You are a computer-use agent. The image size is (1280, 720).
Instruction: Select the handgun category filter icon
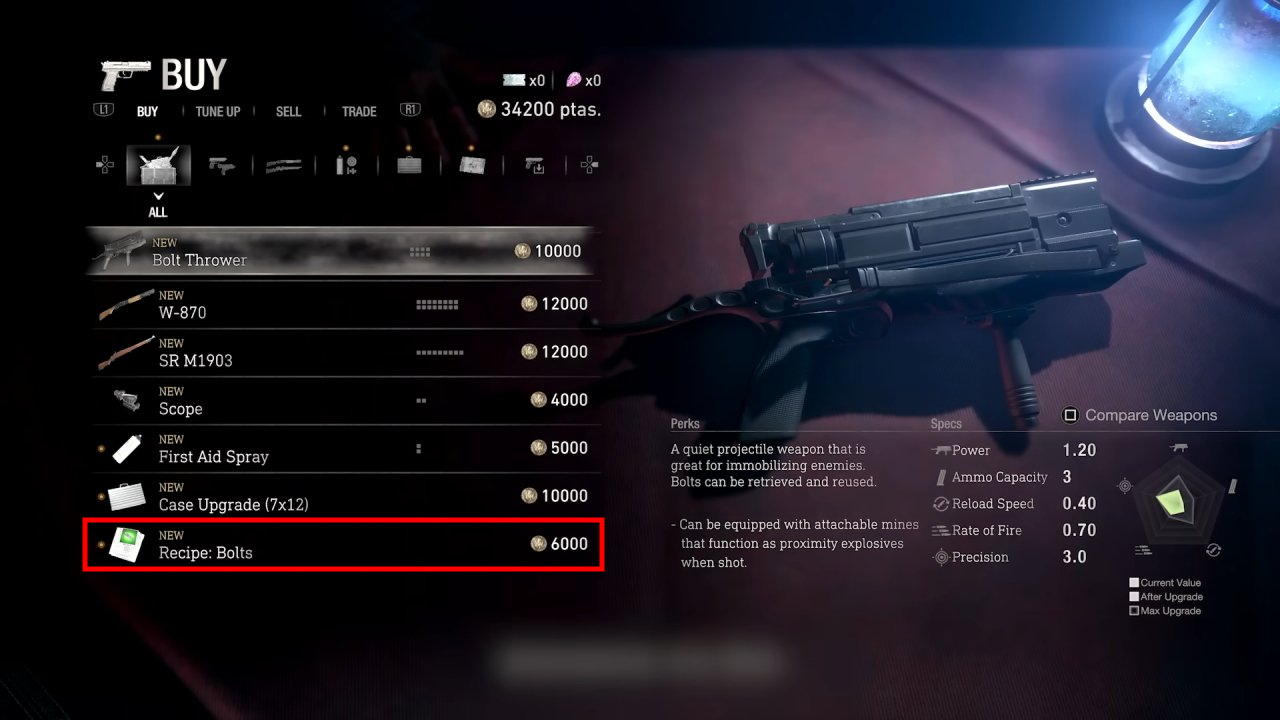click(x=221, y=165)
